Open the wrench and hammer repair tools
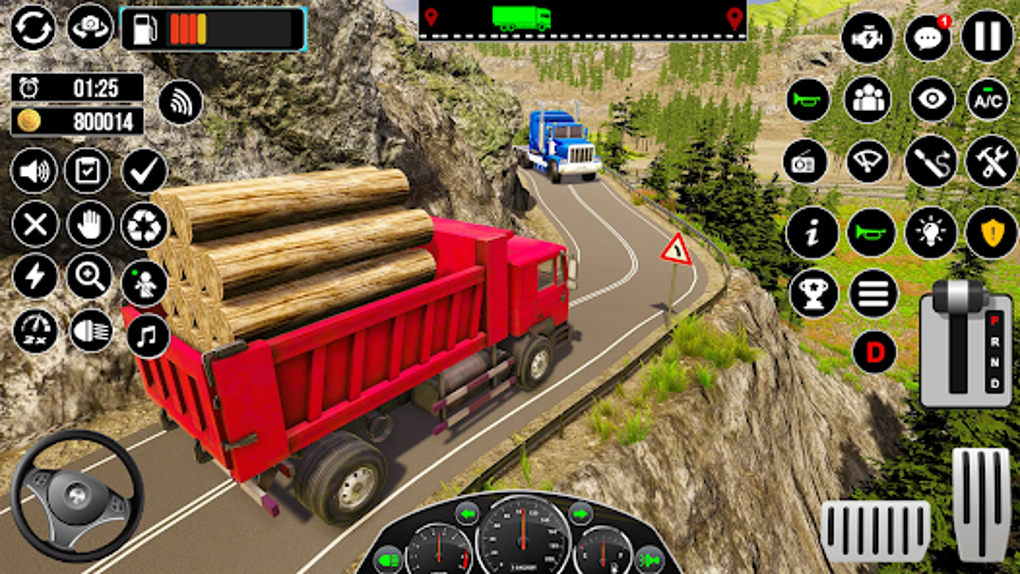This screenshot has width=1020, height=574. click(991, 162)
